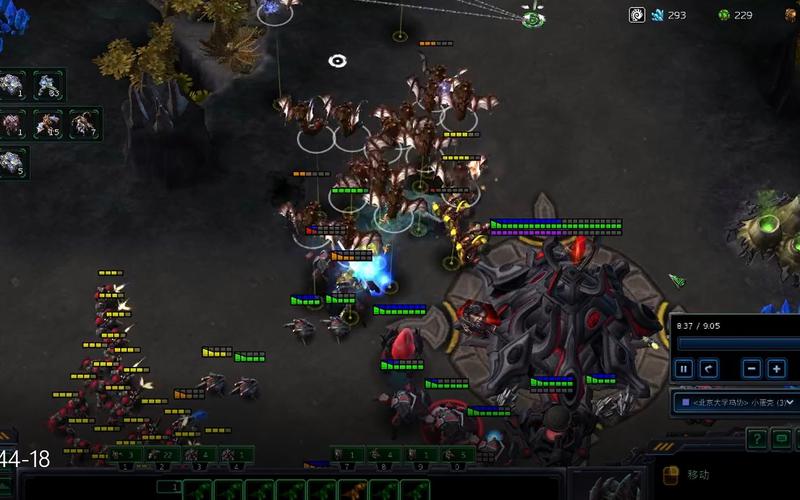Open the chat message button
Screen dimensions: 800x500
click(x=782, y=439)
